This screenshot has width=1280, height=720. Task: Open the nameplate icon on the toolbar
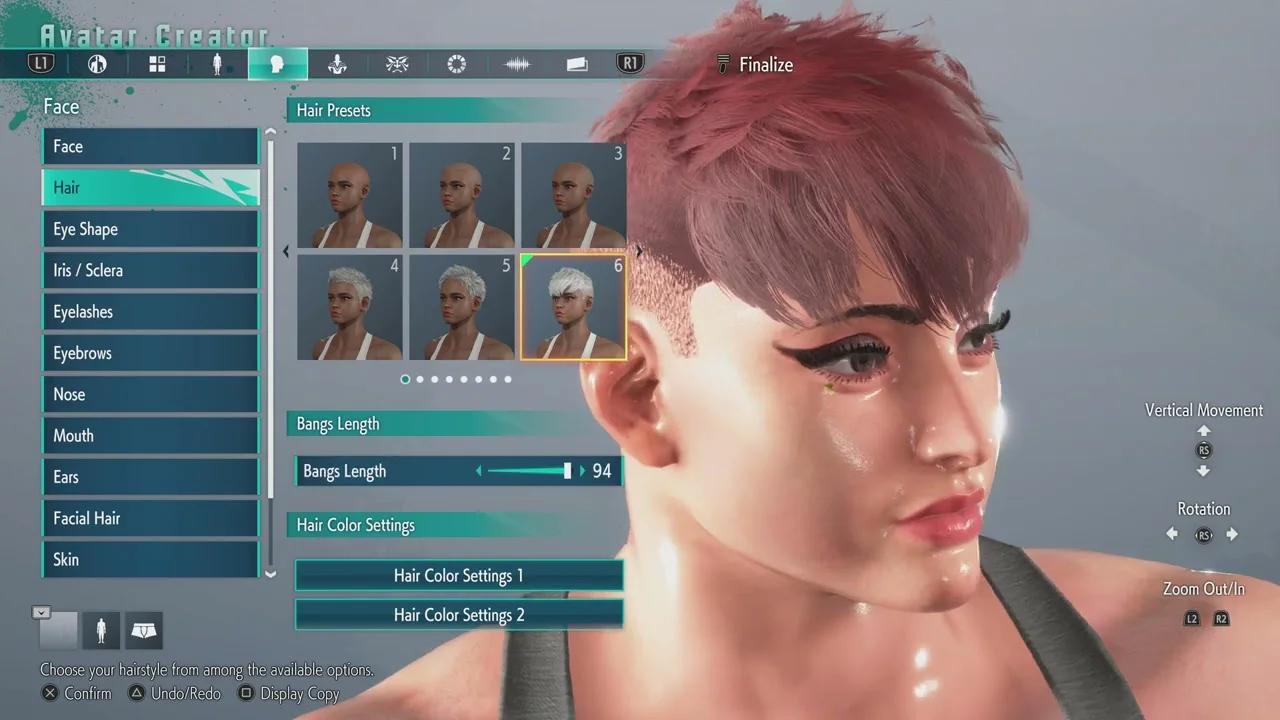577,63
